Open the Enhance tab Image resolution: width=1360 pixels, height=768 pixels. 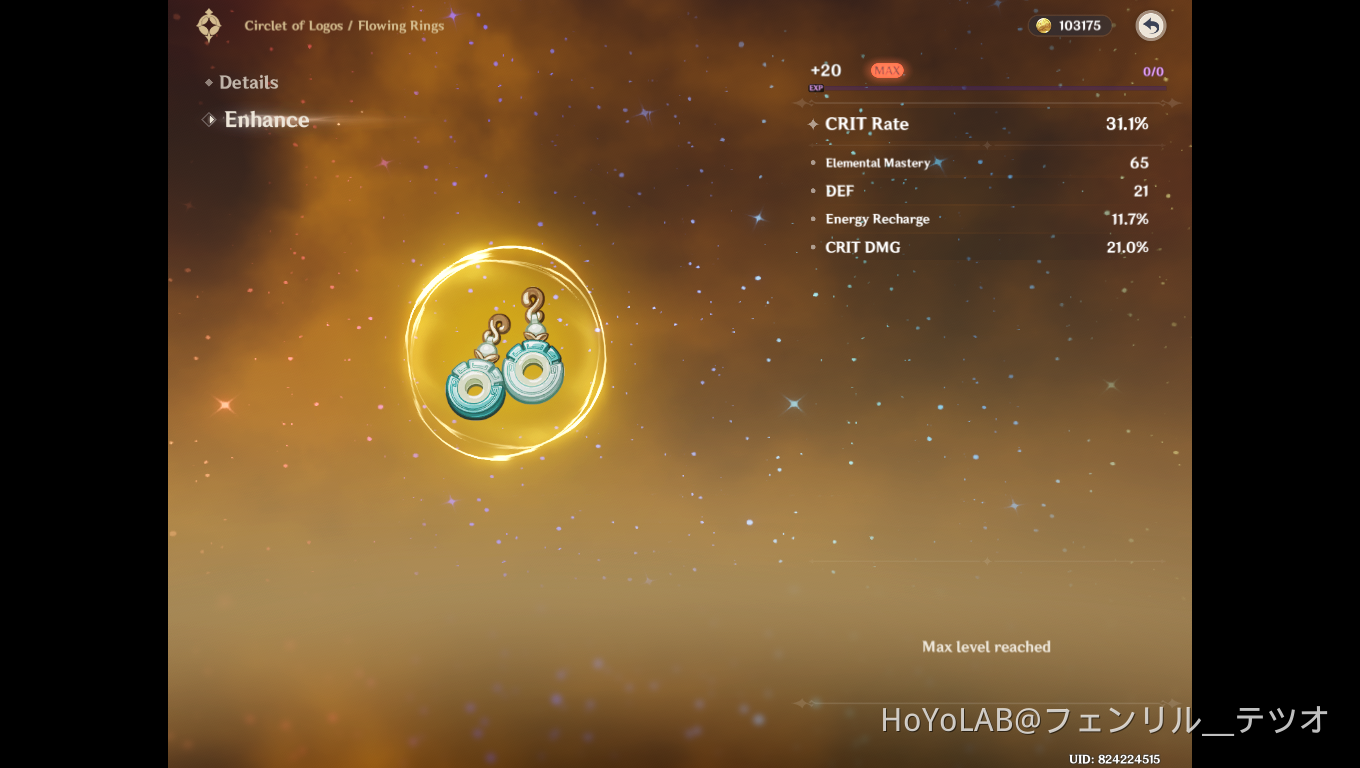tap(266, 119)
